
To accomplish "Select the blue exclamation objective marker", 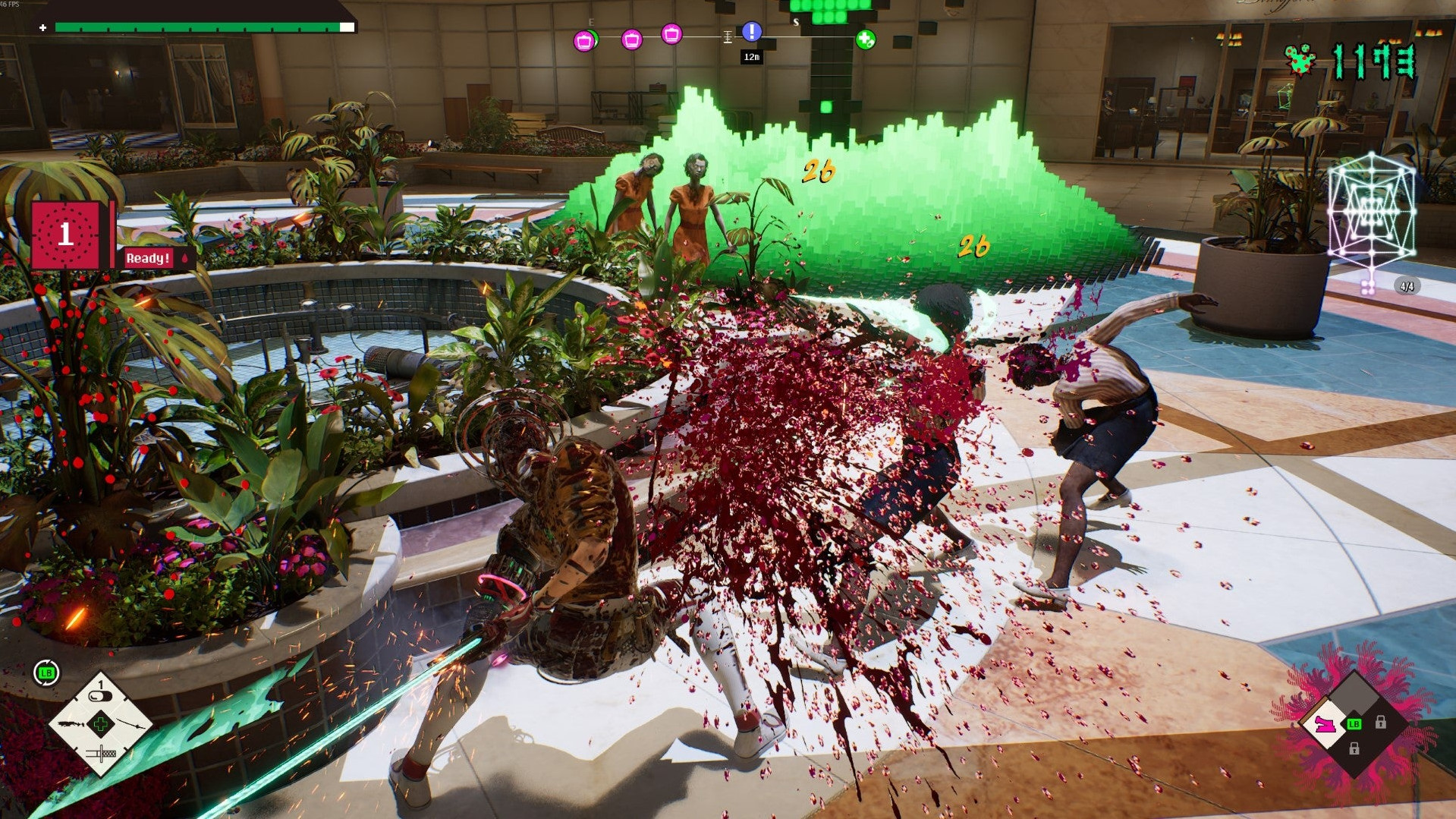I will pos(751,31).
